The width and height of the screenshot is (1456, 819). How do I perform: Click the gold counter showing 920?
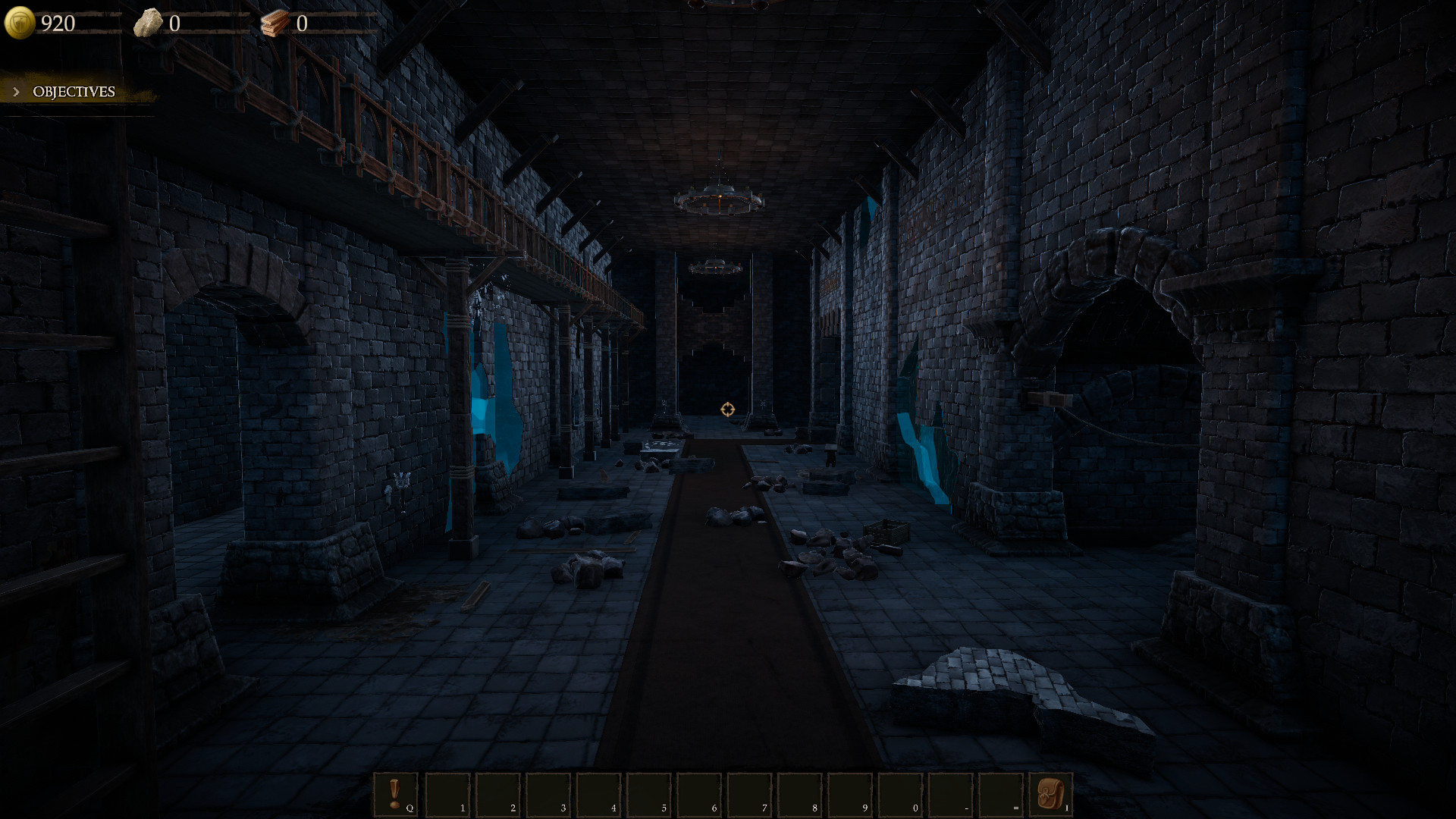coord(58,22)
